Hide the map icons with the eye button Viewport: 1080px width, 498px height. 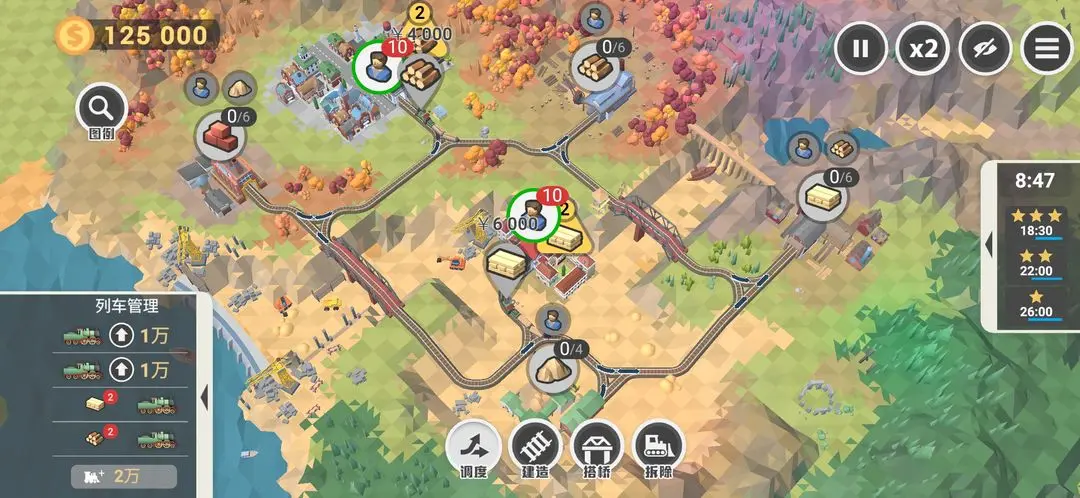tap(984, 48)
